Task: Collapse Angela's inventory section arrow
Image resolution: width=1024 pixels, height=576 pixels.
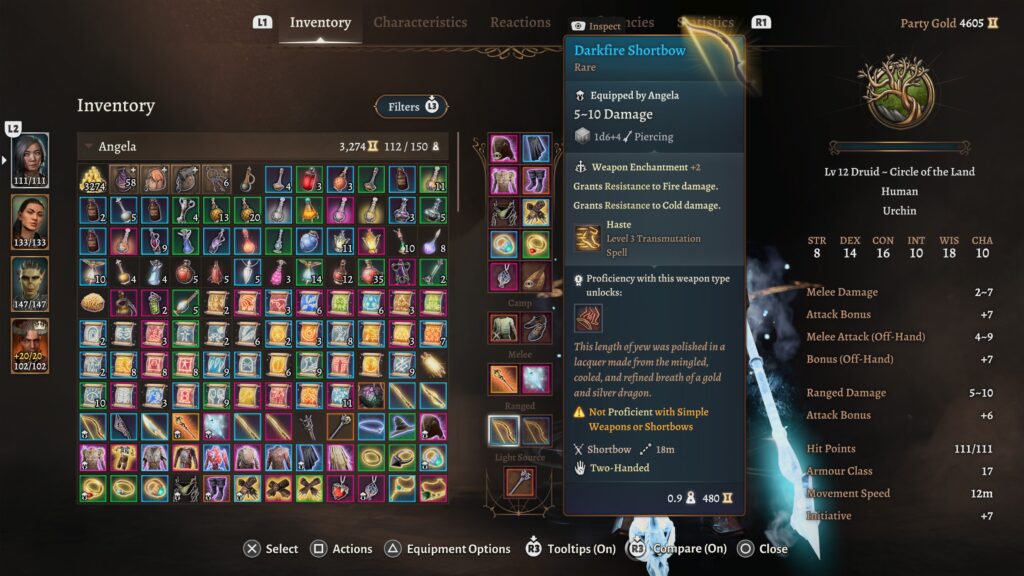Action: pos(88,147)
